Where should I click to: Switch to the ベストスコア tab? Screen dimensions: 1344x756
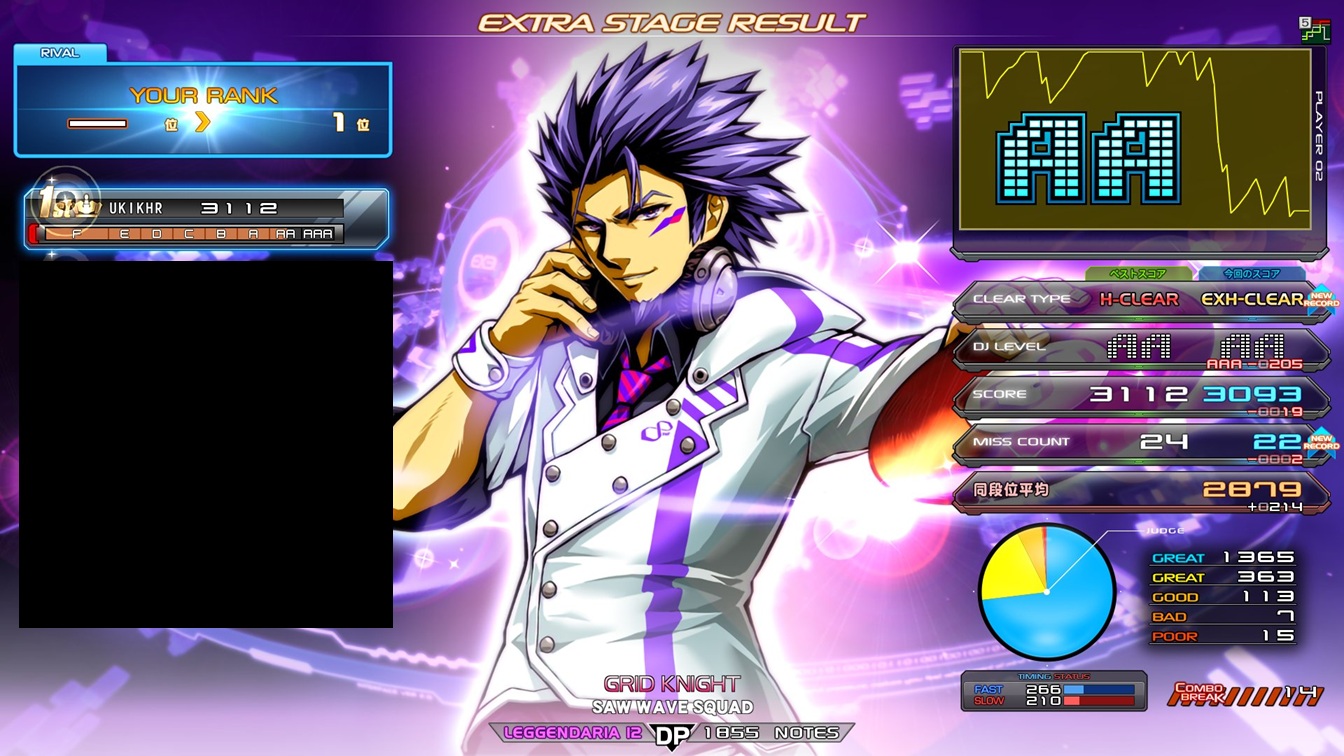[1140, 274]
